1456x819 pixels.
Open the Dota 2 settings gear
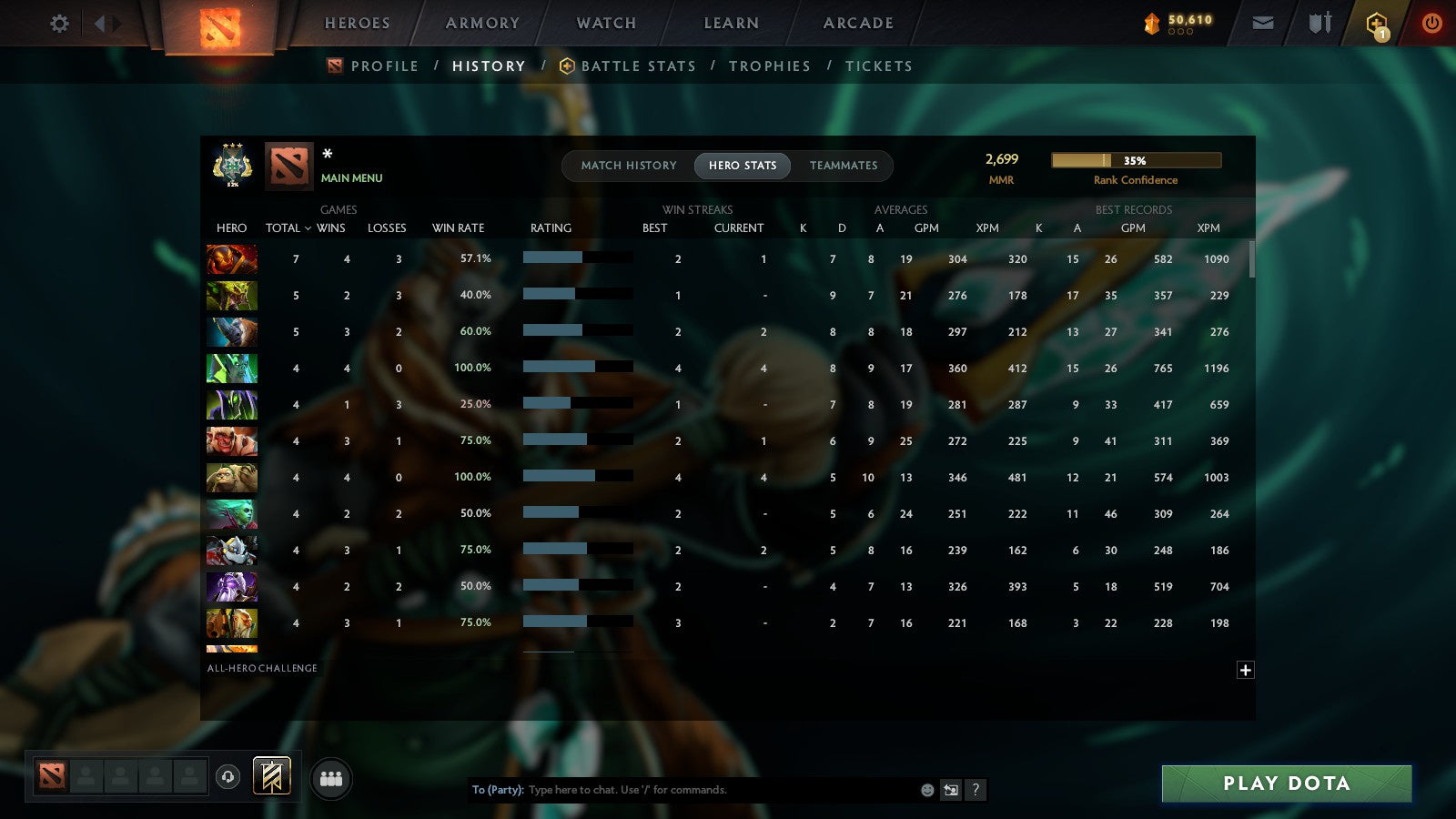click(58, 25)
